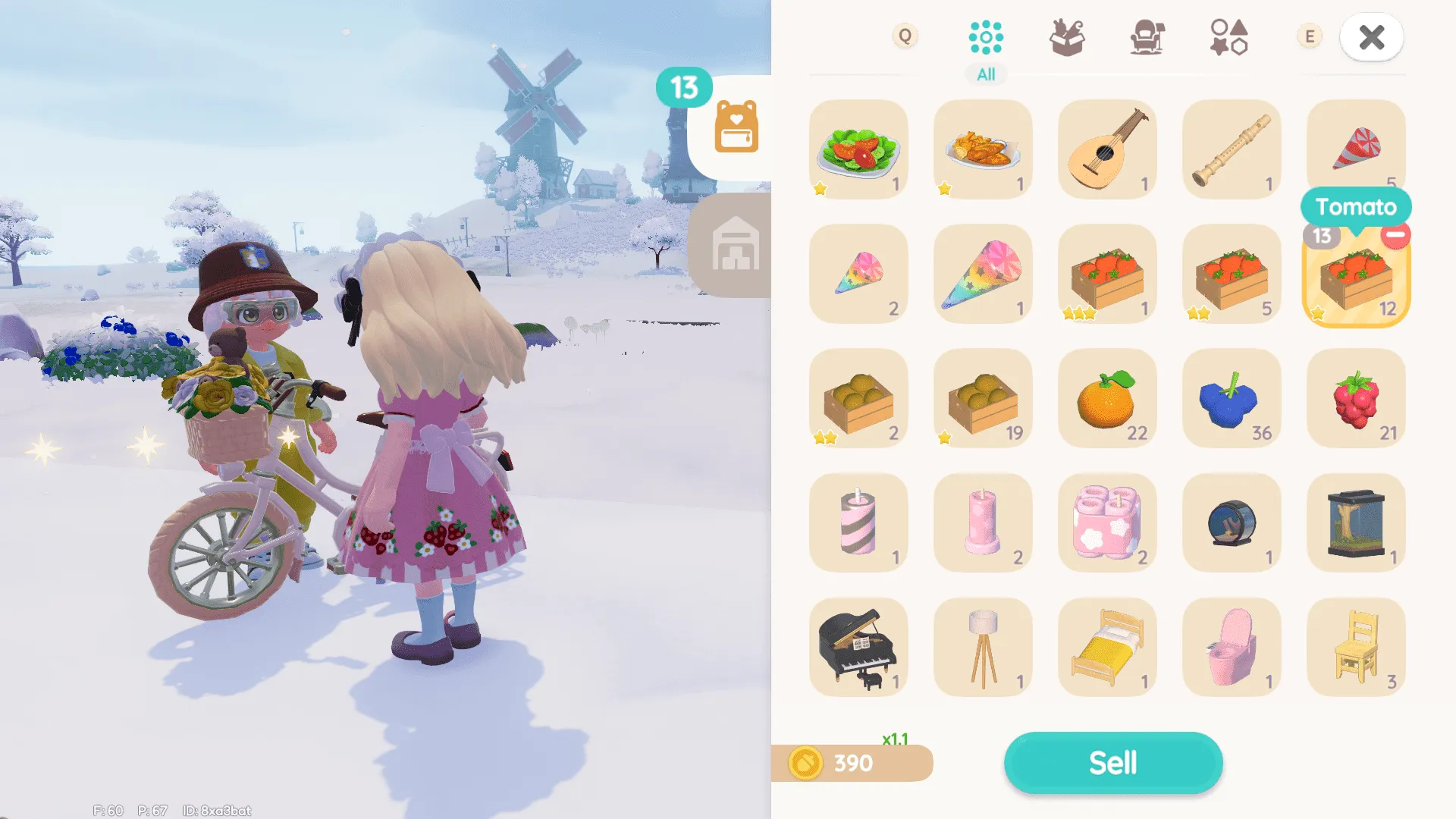Select the blueberry slot
The width and height of the screenshot is (1456, 819).
1231,398
